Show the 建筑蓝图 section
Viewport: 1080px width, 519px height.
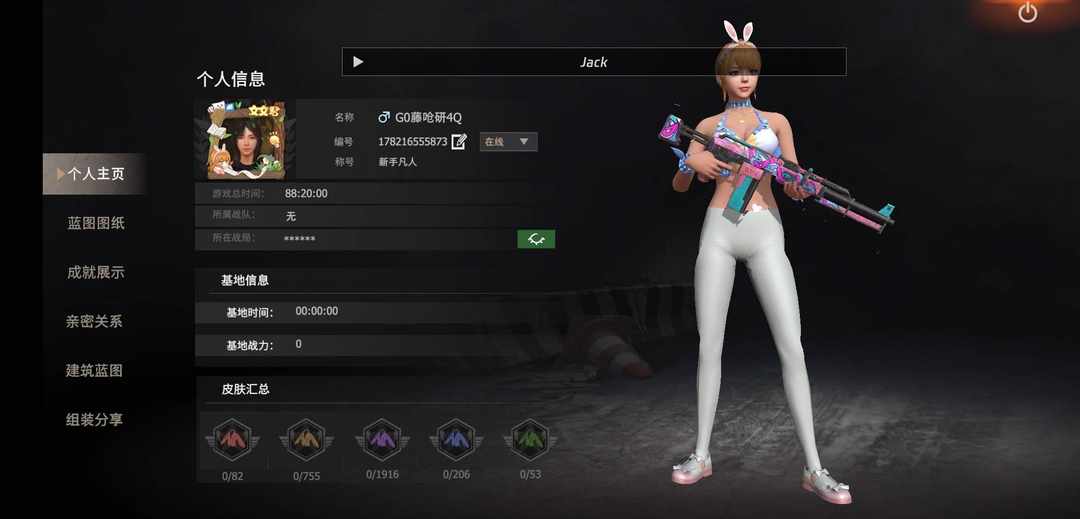coord(94,370)
